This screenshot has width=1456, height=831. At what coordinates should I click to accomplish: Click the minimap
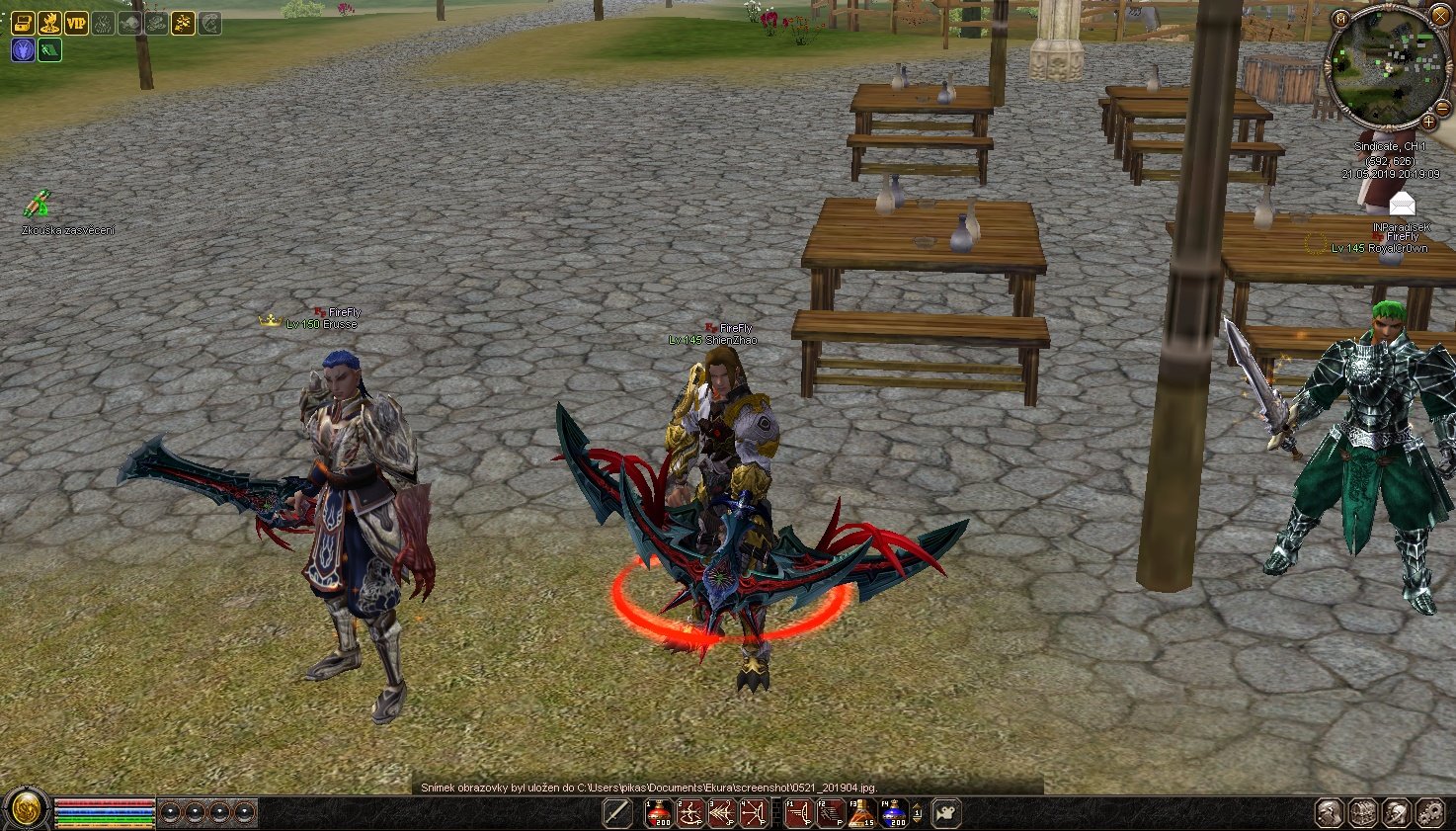pyautogui.click(x=1382, y=71)
